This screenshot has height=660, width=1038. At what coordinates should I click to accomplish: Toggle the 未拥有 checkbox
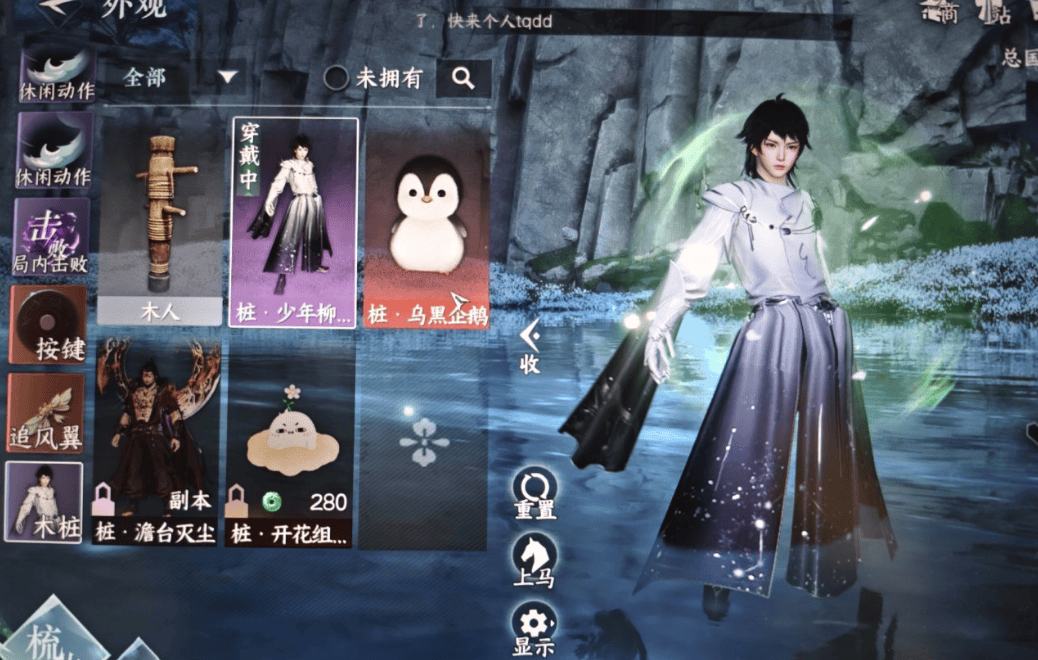[338, 78]
